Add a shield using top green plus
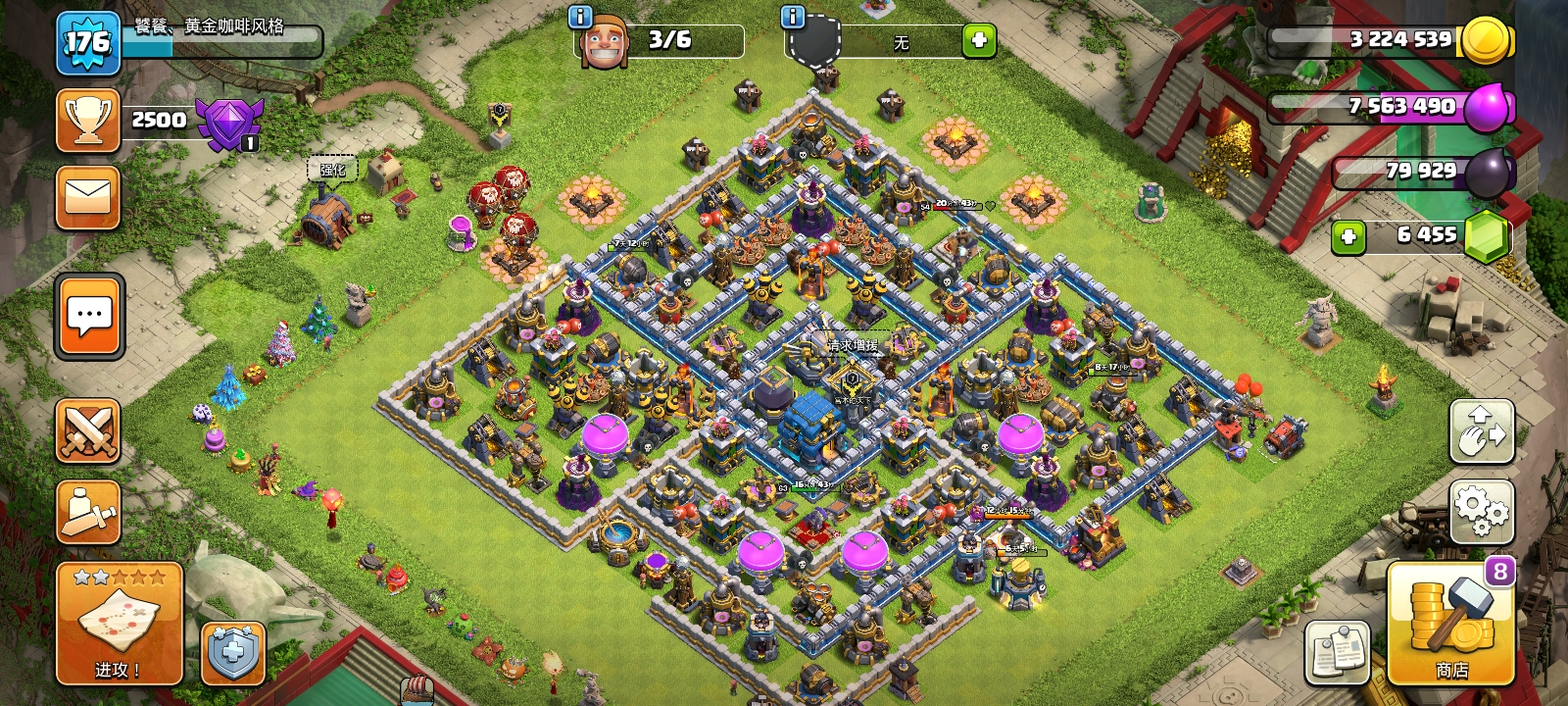Image resolution: width=1568 pixels, height=706 pixels. [978, 40]
